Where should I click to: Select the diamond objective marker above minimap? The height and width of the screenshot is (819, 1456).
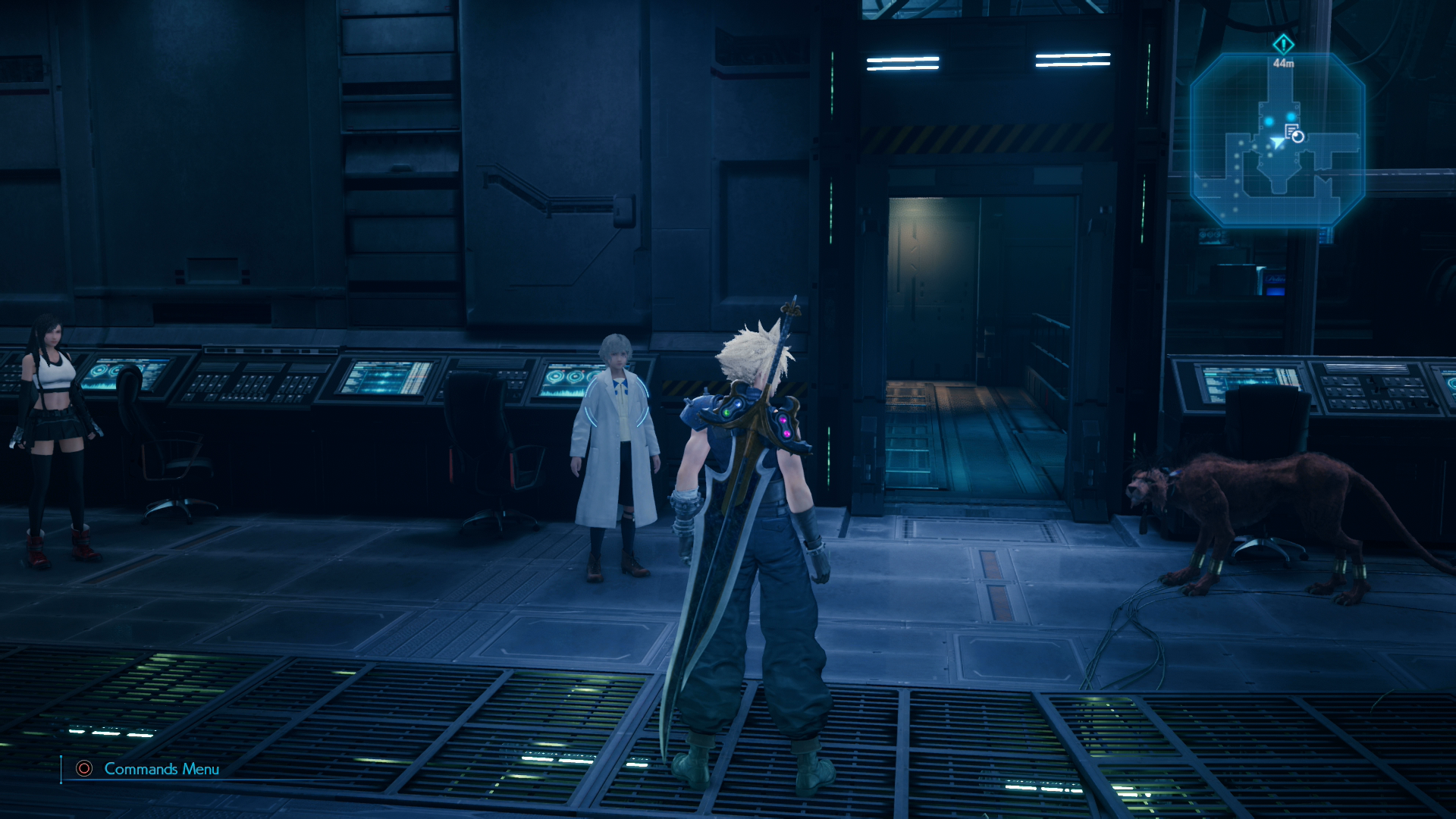pyautogui.click(x=1283, y=44)
